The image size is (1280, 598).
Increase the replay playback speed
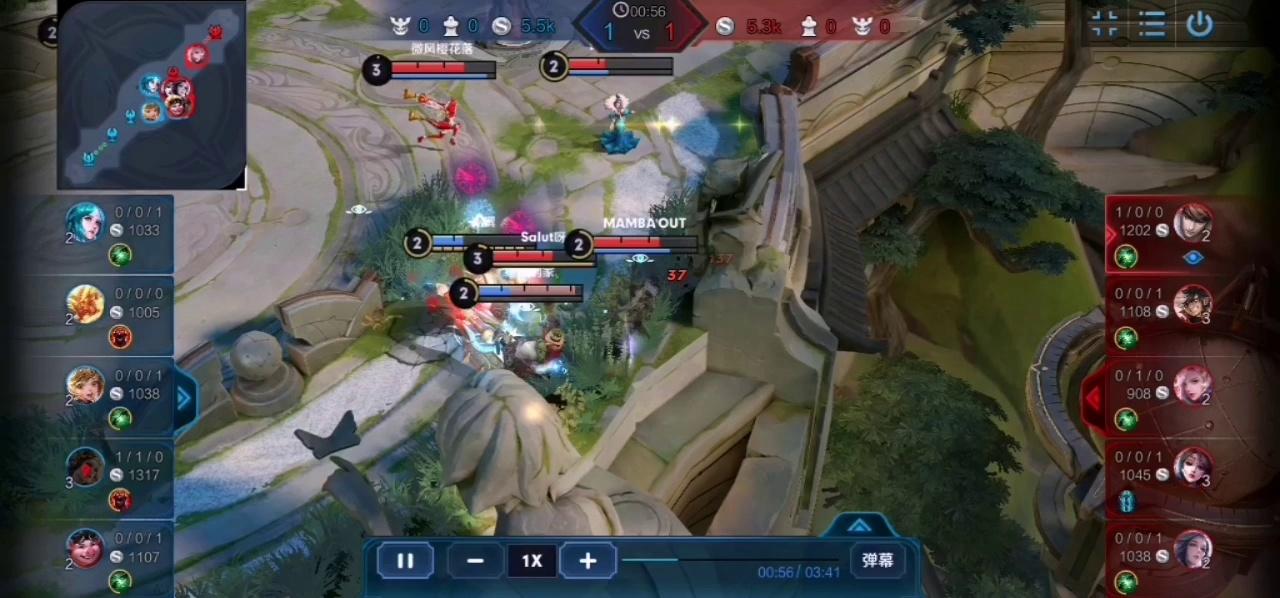point(588,561)
